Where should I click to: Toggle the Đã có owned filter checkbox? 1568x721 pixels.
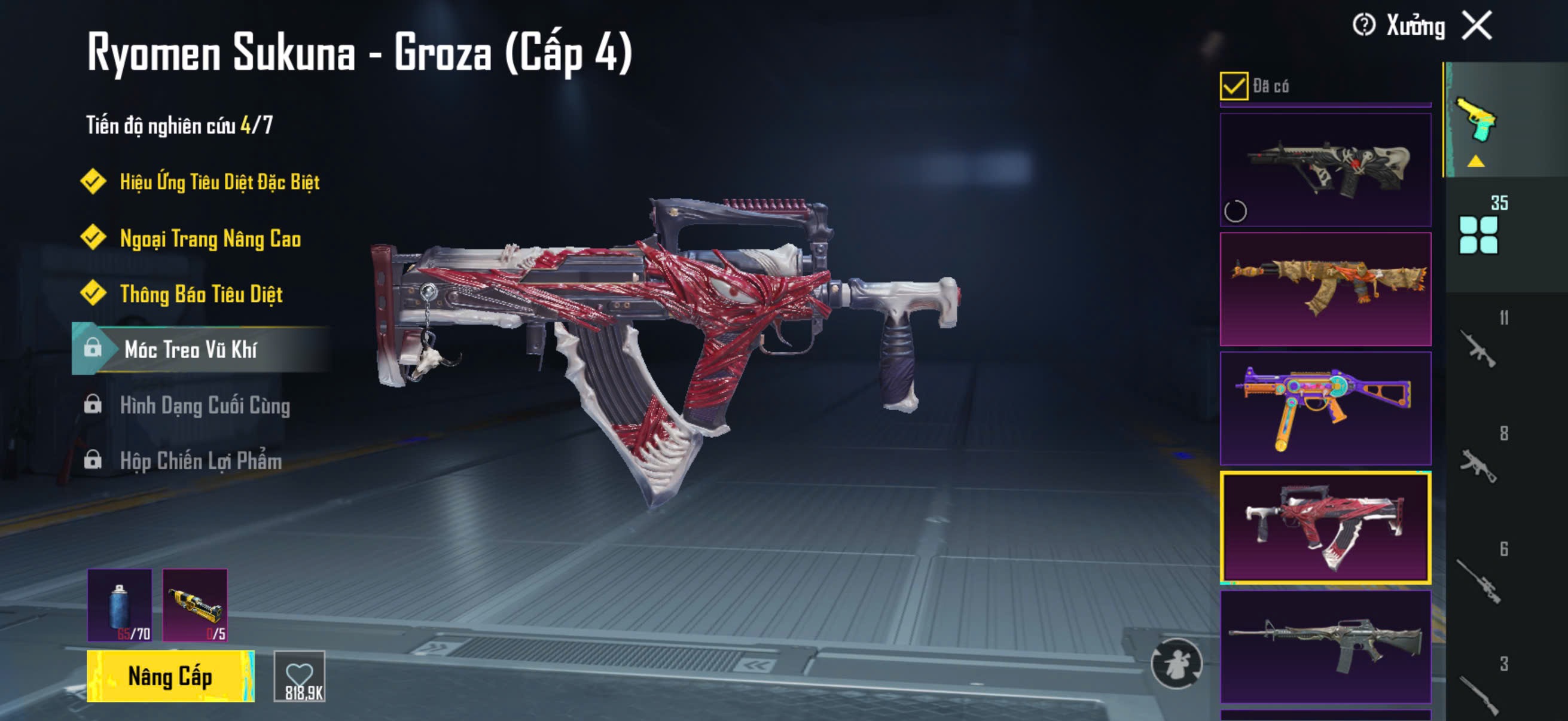tap(1233, 85)
